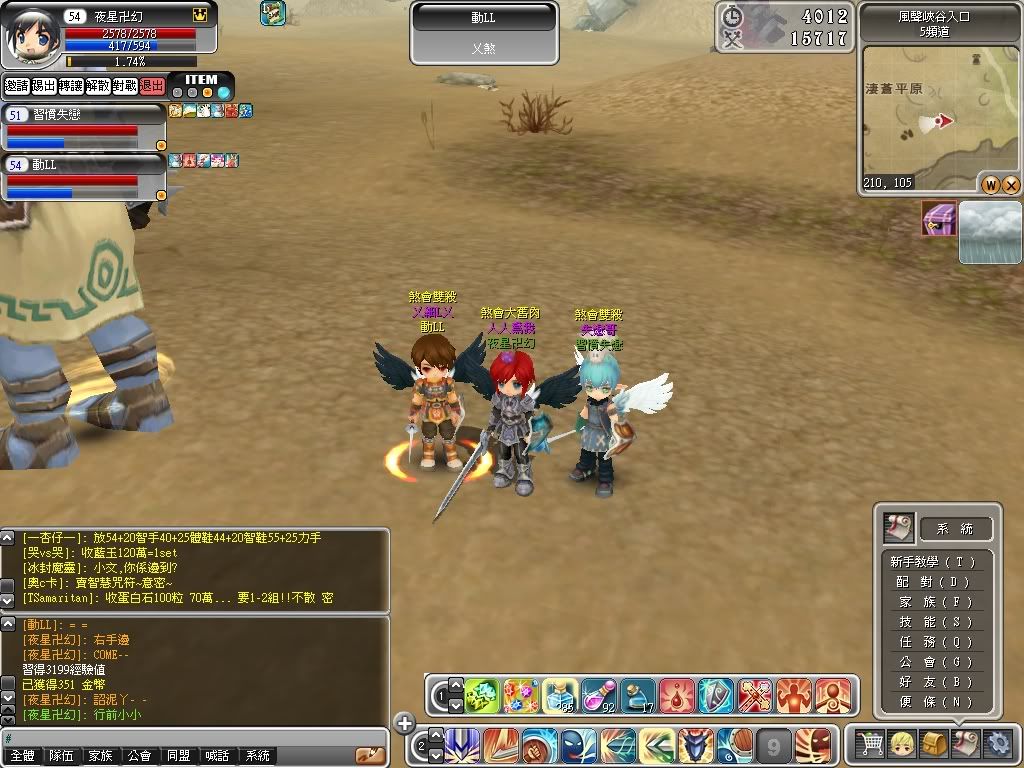This screenshot has height=768, width=1024.
Task: Select the red 退出 leave party button
Action: point(151,86)
